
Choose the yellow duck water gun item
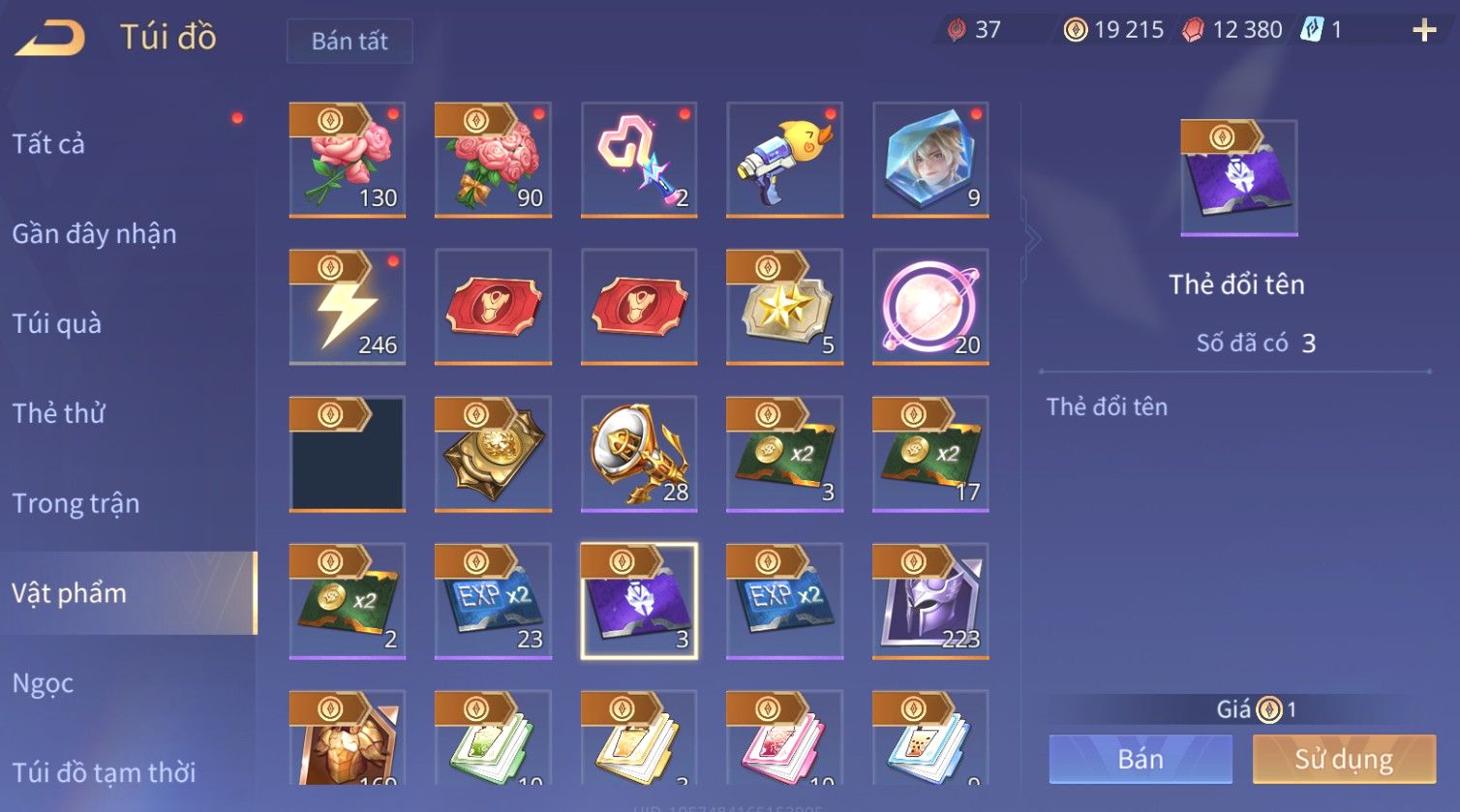click(x=785, y=160)
